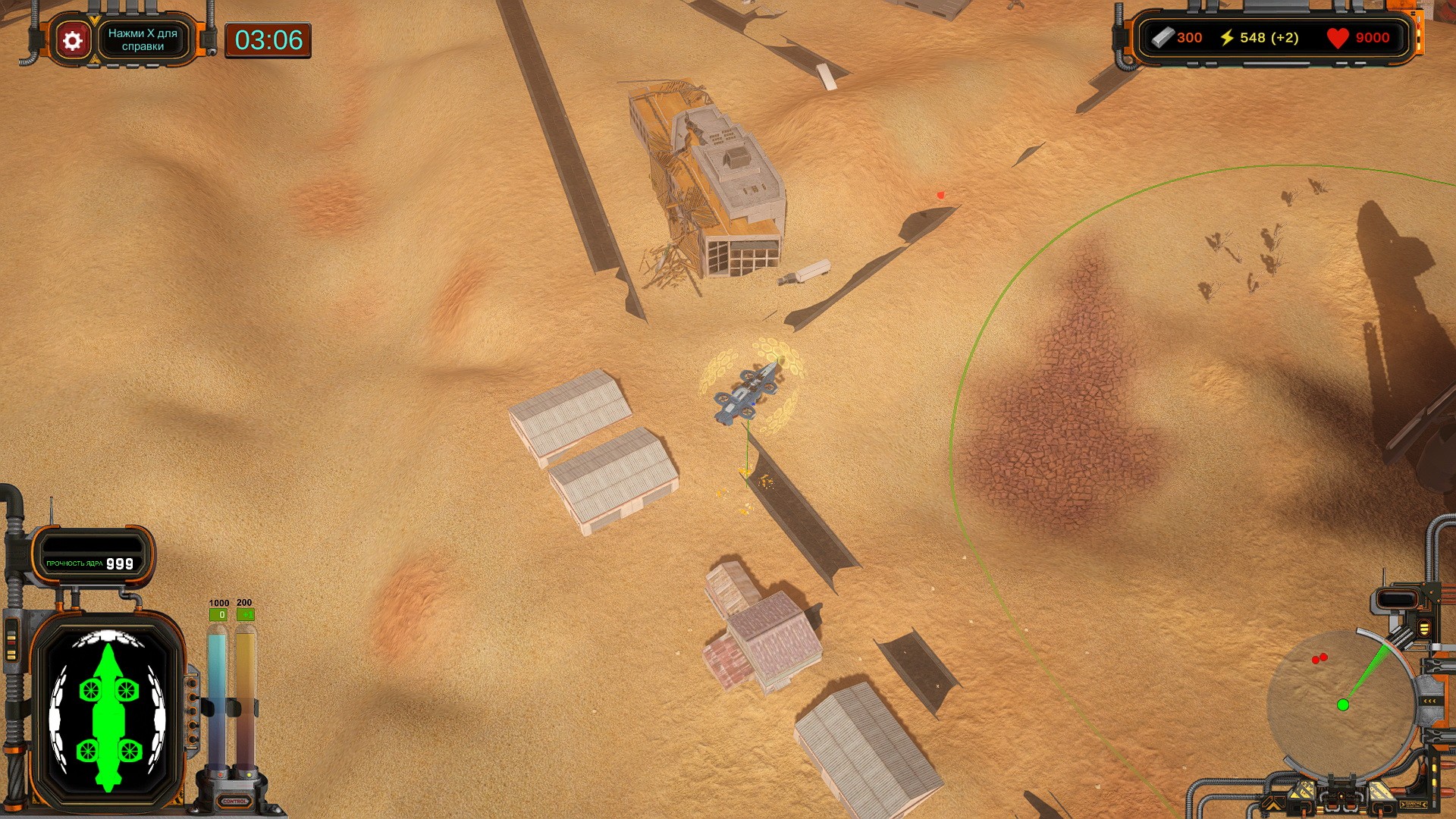The image size is (1456, 819).
Task: Click the minimap's triple-arrow collapse tab
Action: [1430, 701]
